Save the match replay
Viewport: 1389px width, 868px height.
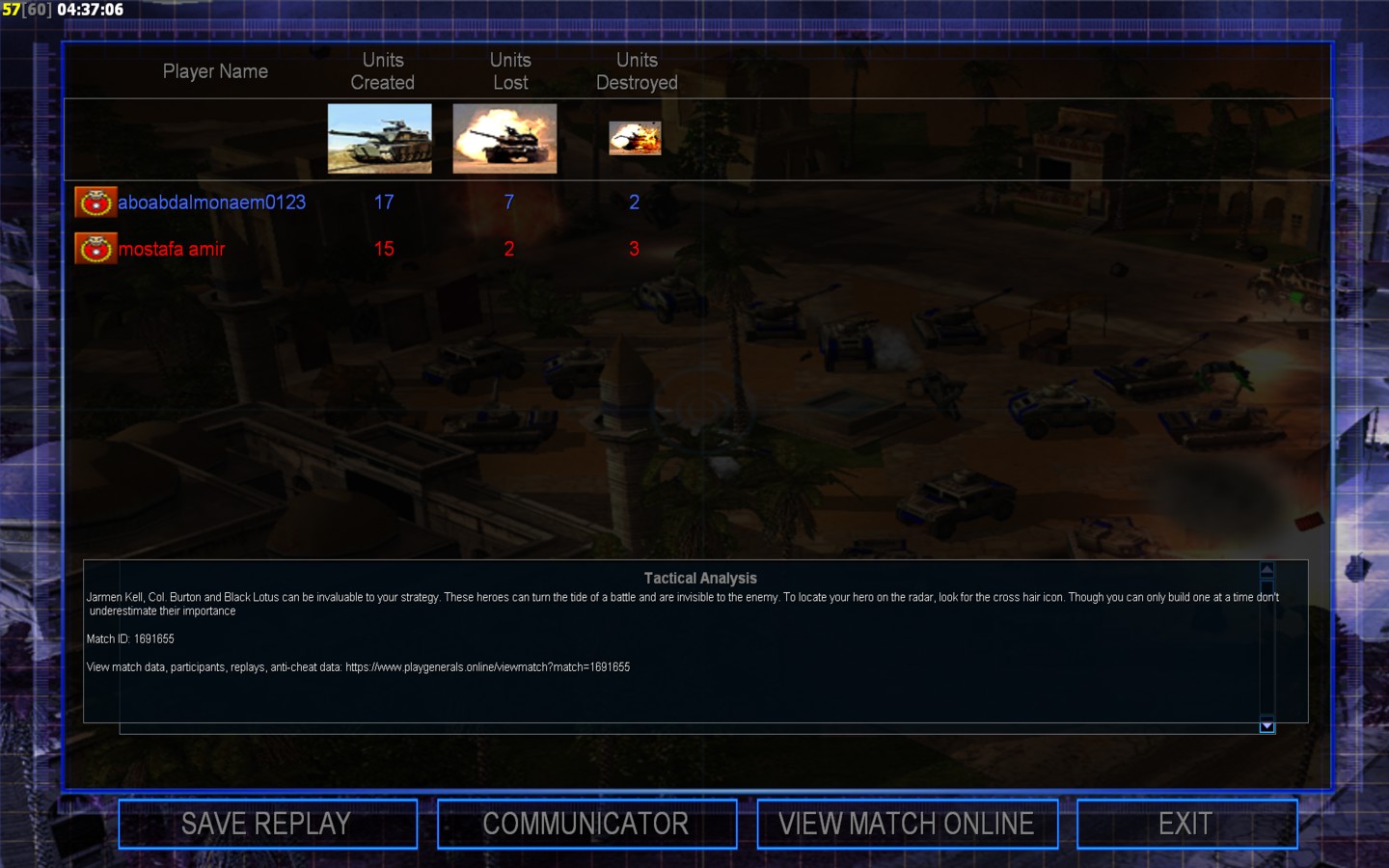(x=267, y=824)
